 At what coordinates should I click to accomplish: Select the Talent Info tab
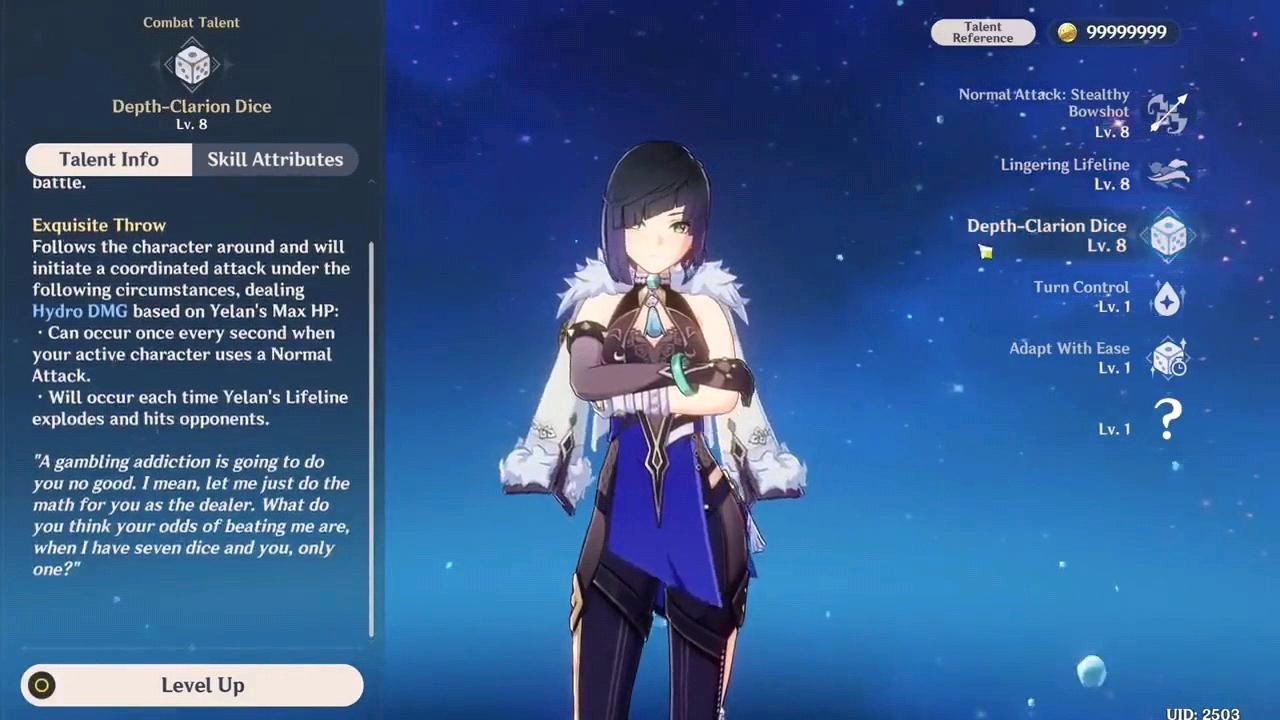[x=108, y=160]
